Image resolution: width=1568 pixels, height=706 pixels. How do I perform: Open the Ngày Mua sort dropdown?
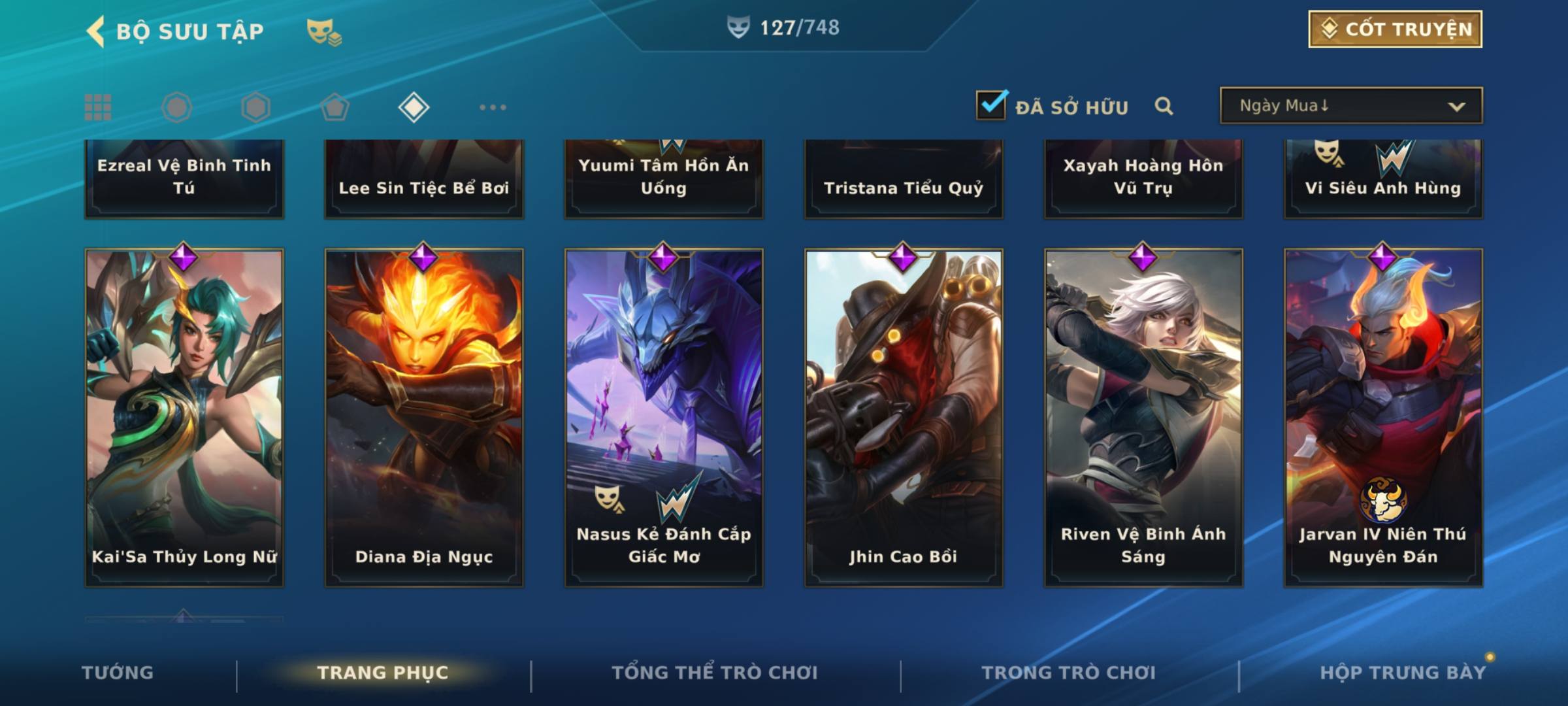point(1350,106)
